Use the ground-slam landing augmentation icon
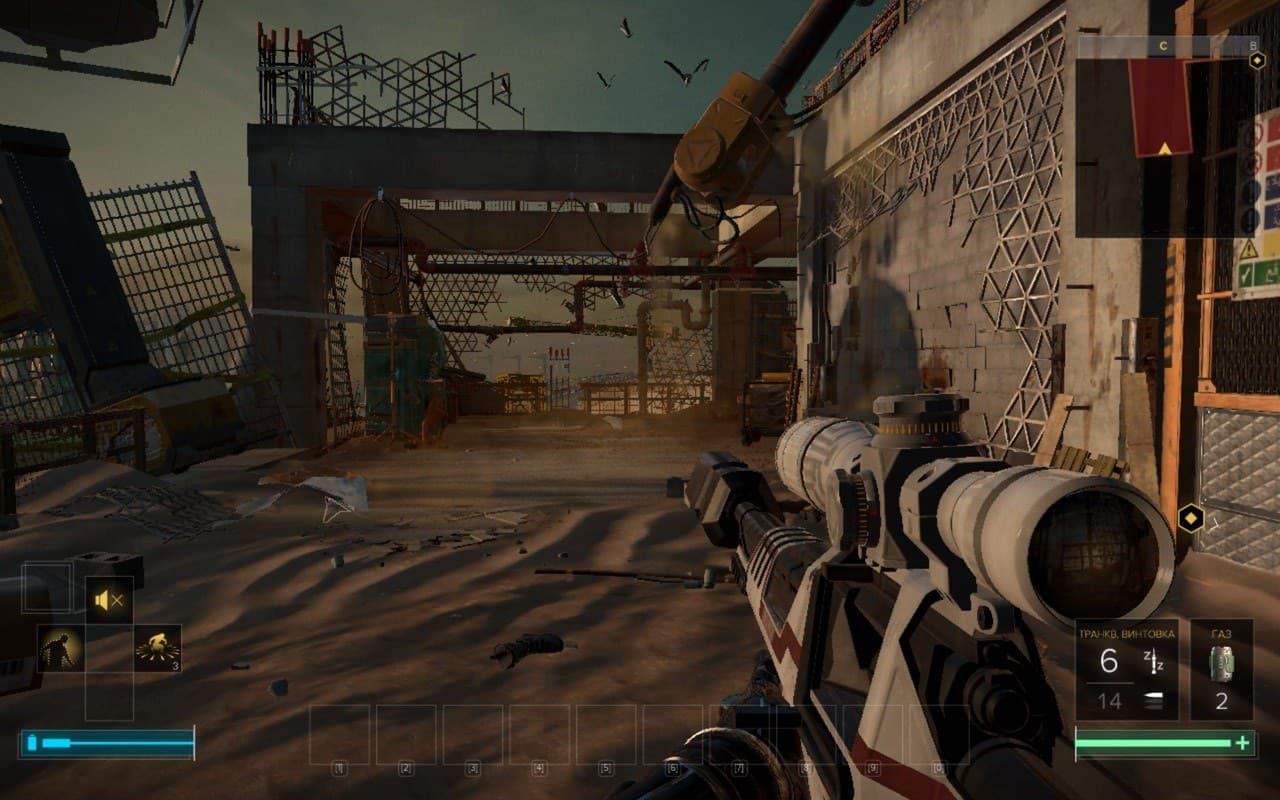The height and width of the screenshot is (800, 1280). coord(158,648)
